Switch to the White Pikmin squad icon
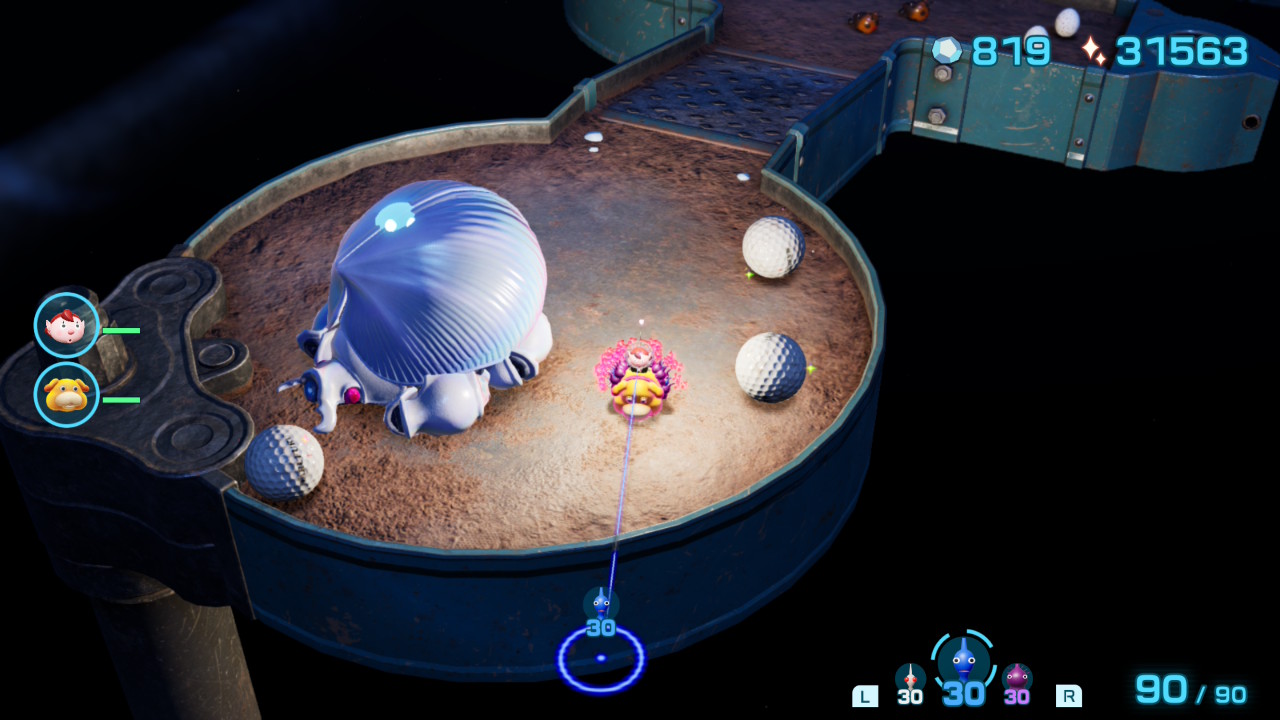Screen dimensions: 1280x720 pyautogui.click(x=910, y=678)
